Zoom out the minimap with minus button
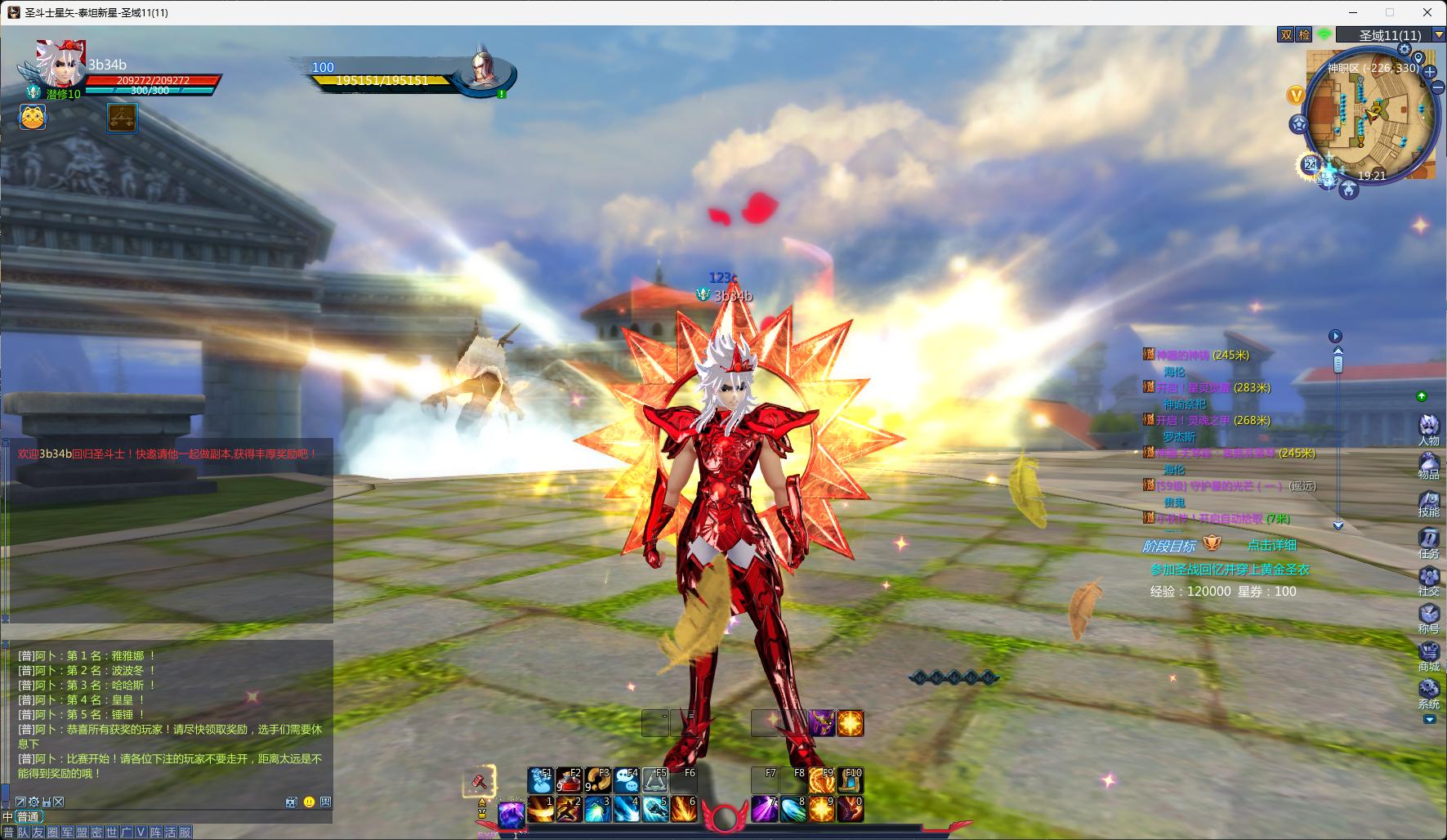 (1436, 88)
